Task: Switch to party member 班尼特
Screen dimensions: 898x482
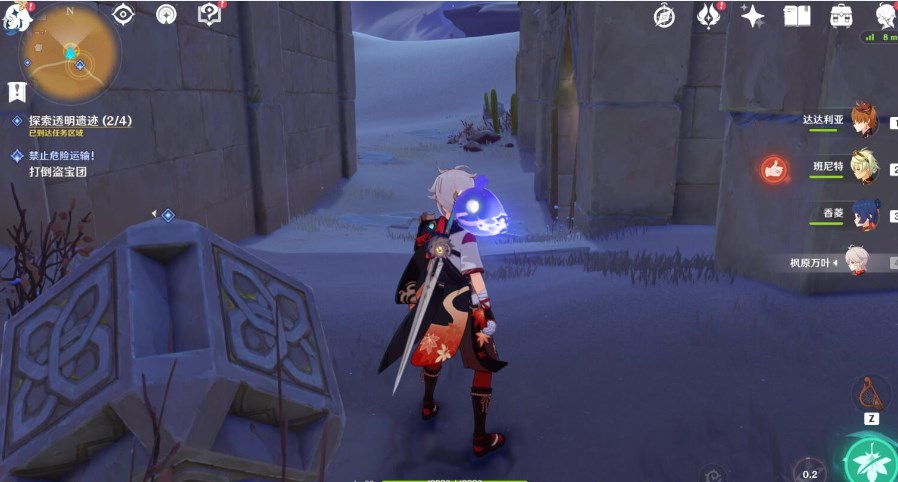Action: click(863, 166)
